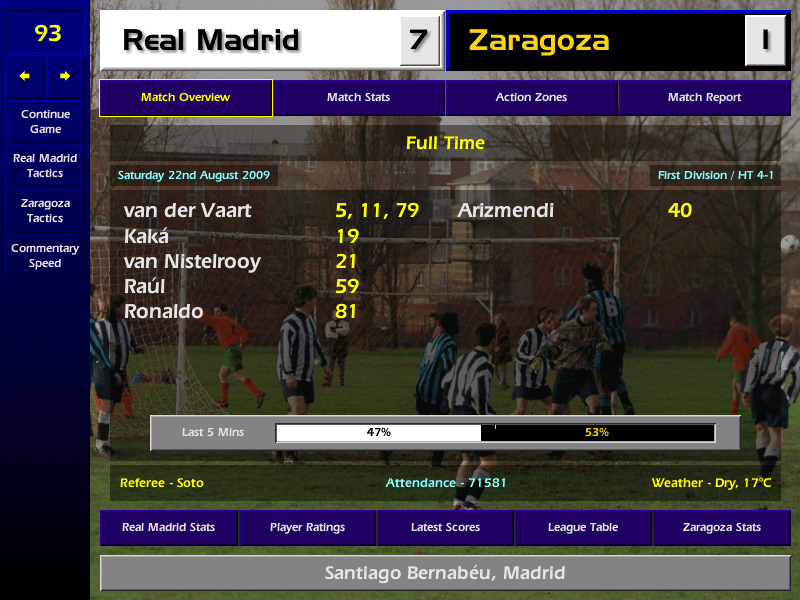Viewport: 800px width, 600px height.
Task: Open the Match Report tab
Action: [x=704, y=98]
